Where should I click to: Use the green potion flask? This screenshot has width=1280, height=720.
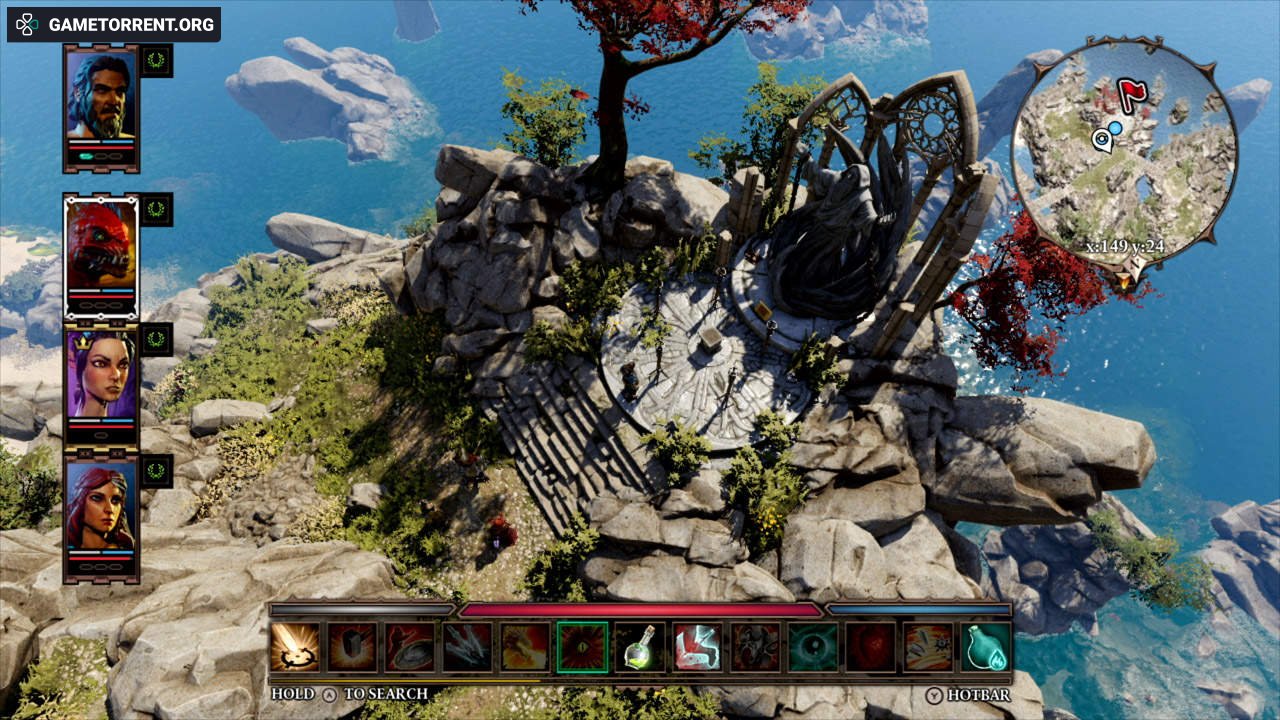[x=641, y=647]
